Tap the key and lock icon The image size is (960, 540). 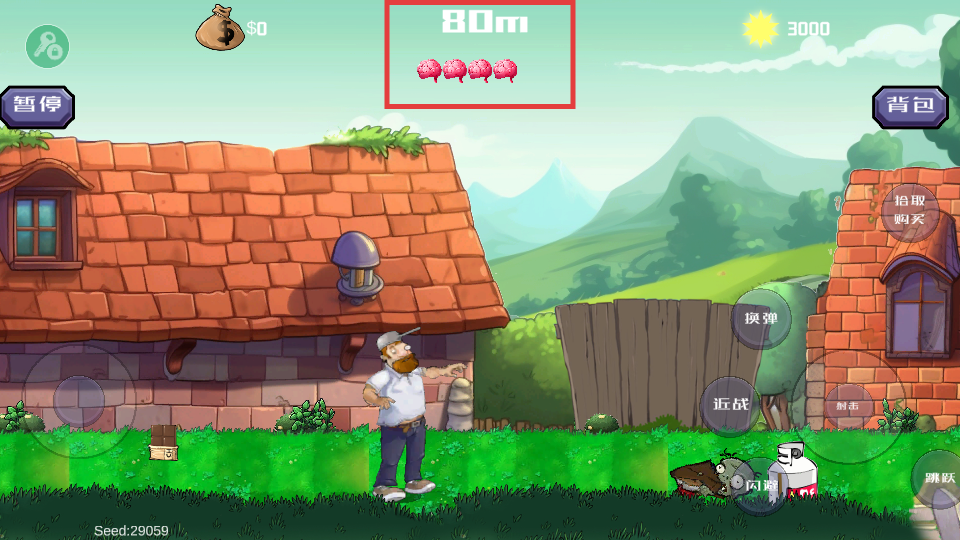click(46, 46)
